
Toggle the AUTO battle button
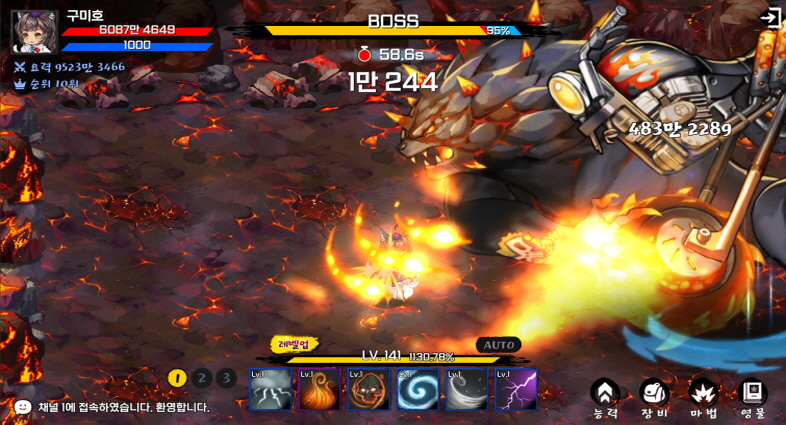(x=497, y=345)
